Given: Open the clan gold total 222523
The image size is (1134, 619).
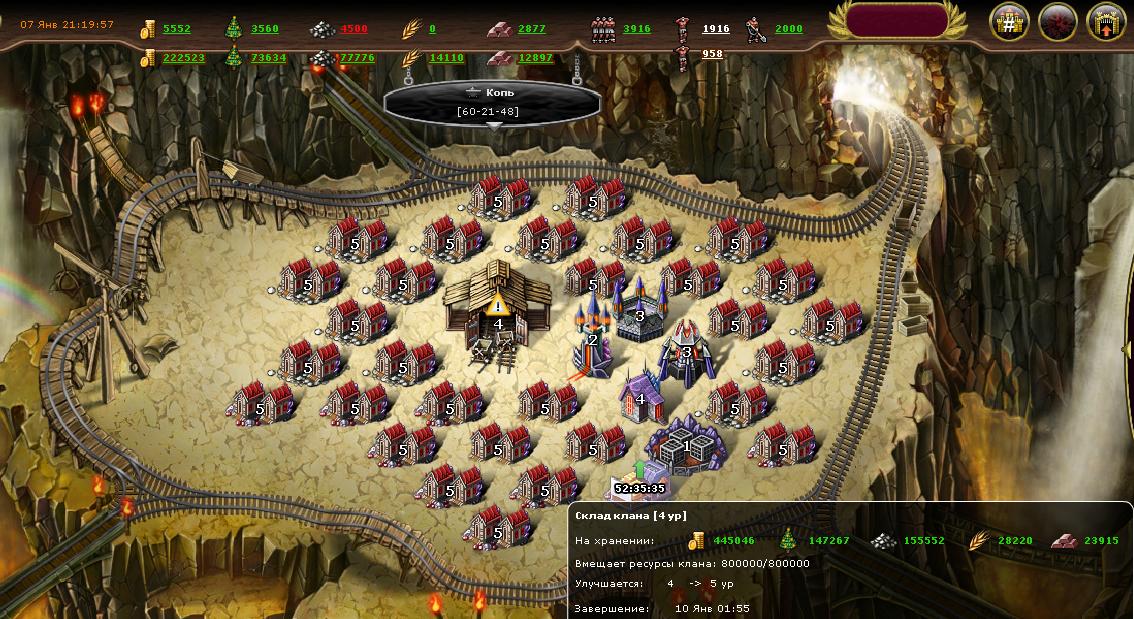Looking at the screenshot, I should click(183, 58).
